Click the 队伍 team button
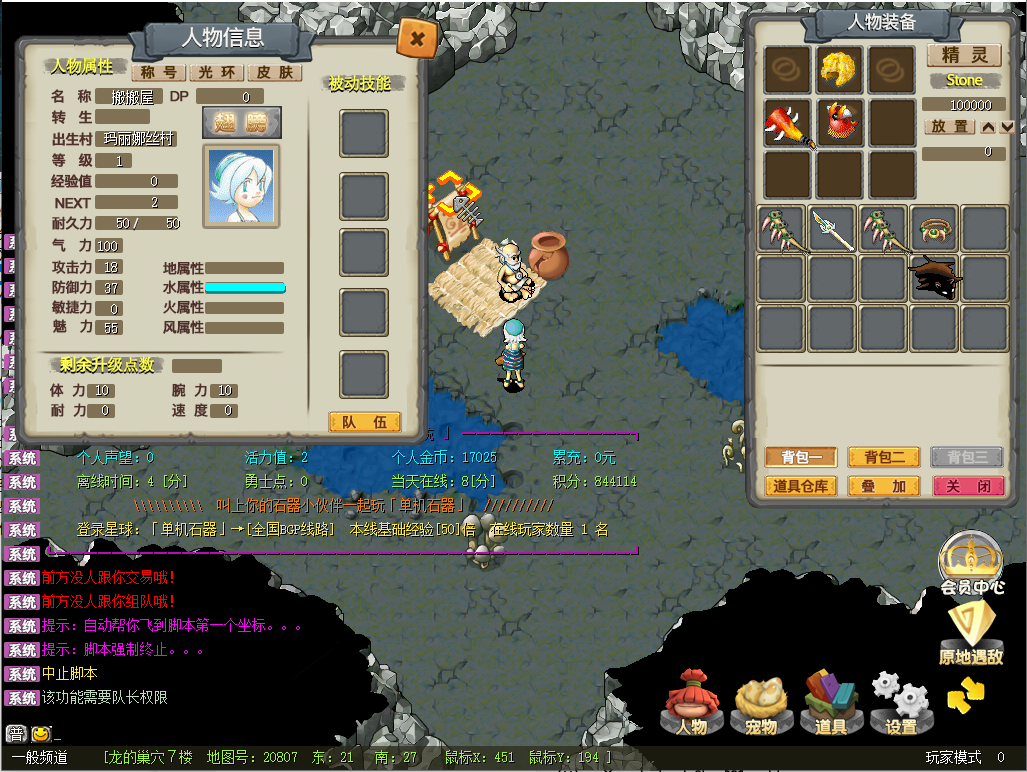 (x=364, y=423)
